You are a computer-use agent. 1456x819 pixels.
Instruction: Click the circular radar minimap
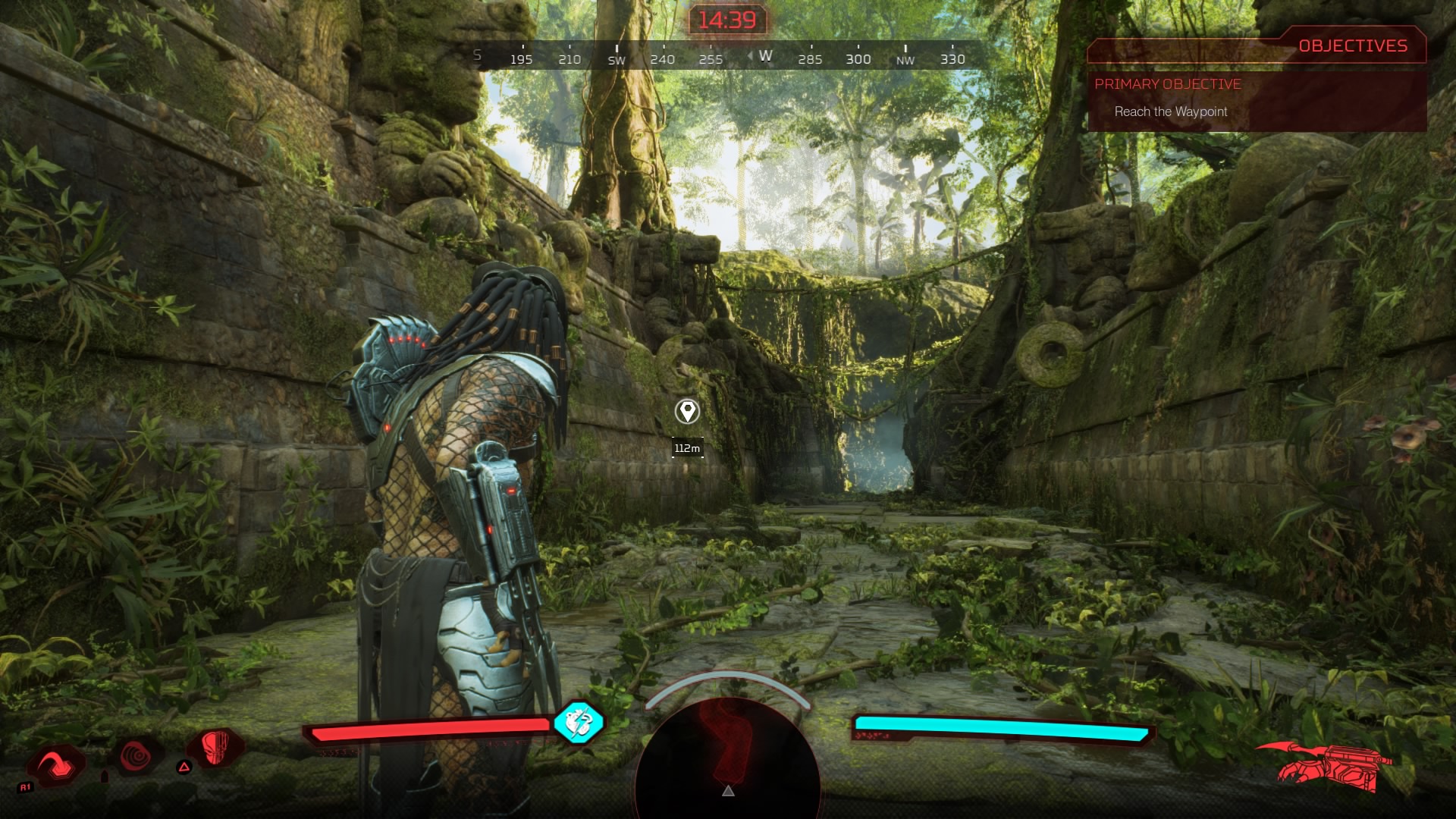(x=728, y=758)
